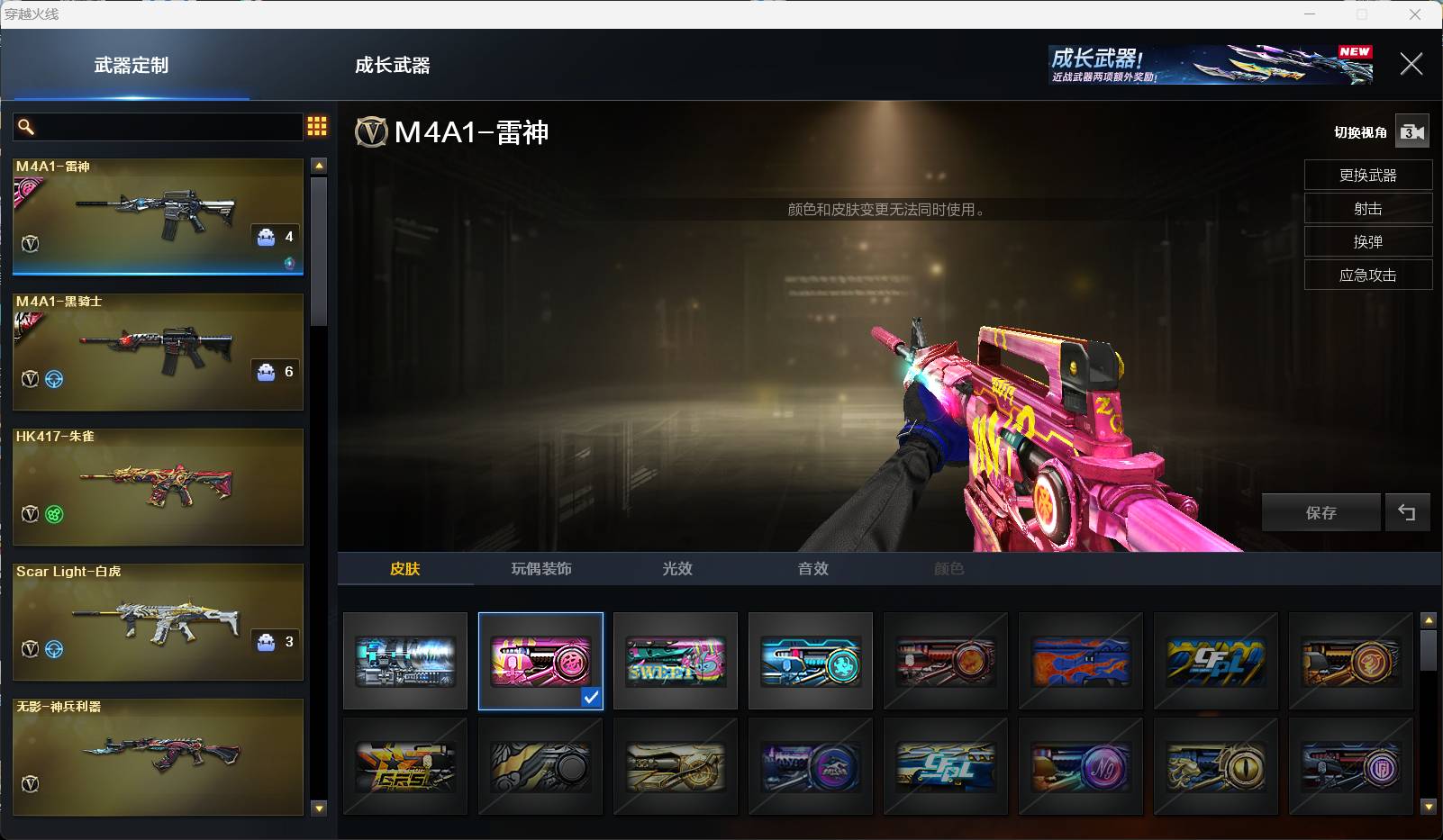Play the 换弹 reload animation
The image size is (1443, 840).
(1367, 242)
